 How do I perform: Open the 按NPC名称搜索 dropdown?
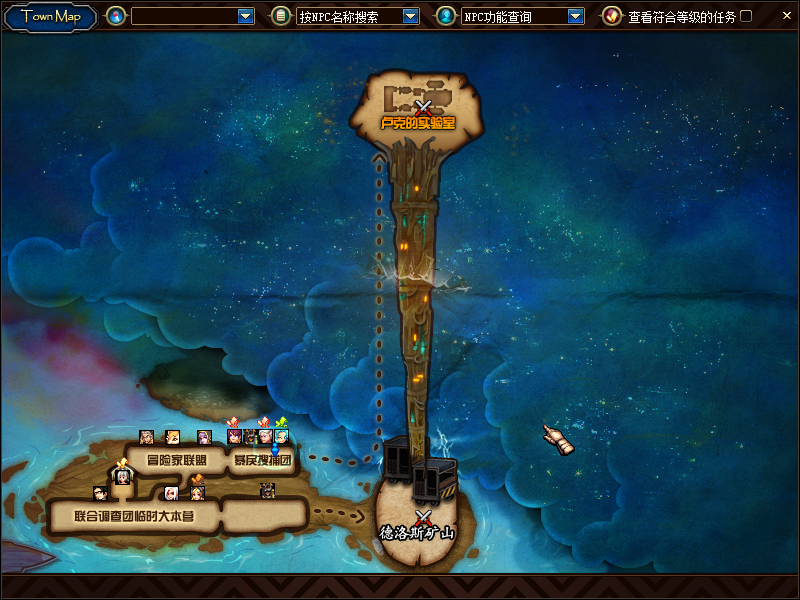(x=410, y=16)
